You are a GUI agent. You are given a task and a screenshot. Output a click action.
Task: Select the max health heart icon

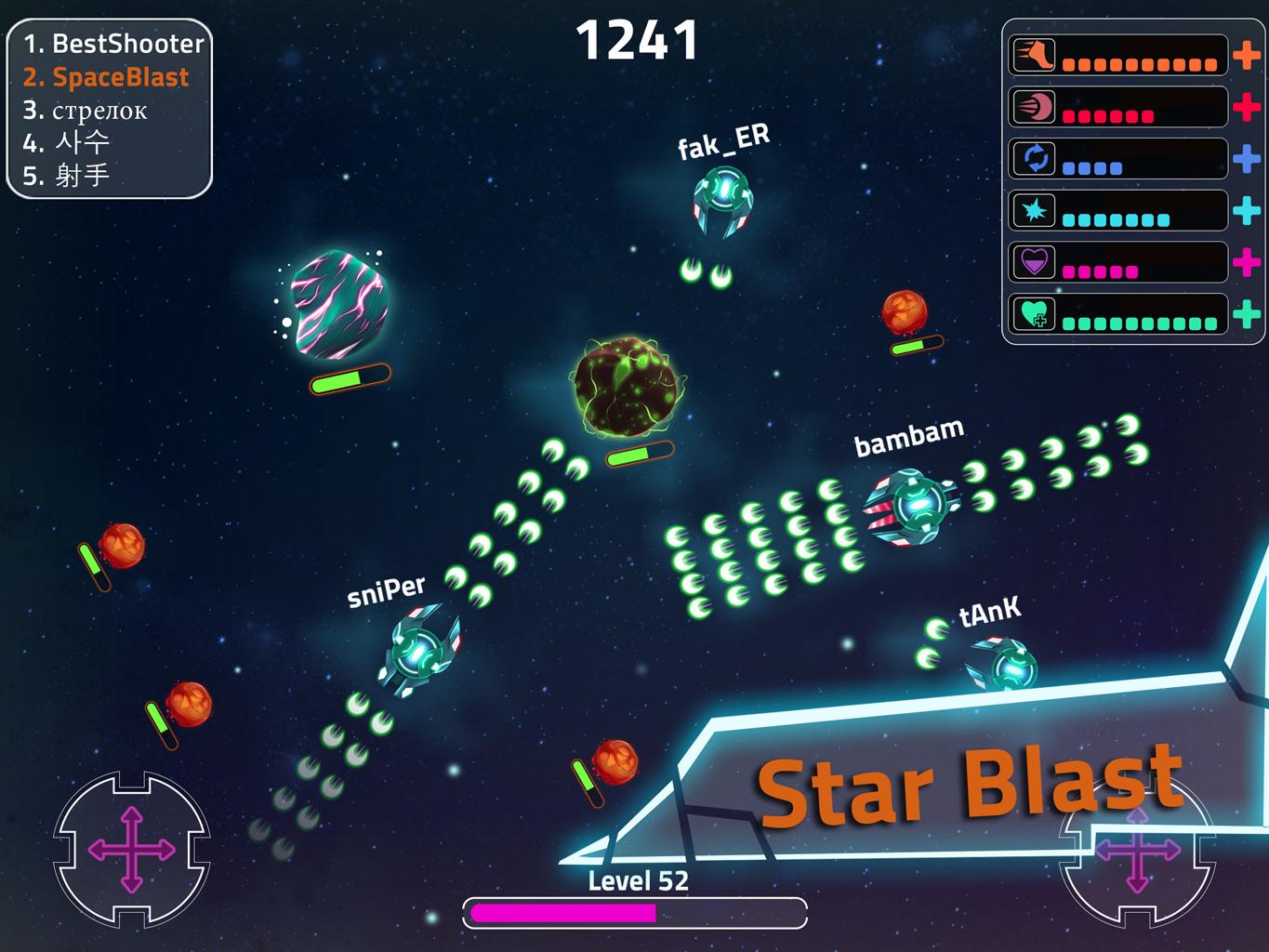tap(1034, 263)
